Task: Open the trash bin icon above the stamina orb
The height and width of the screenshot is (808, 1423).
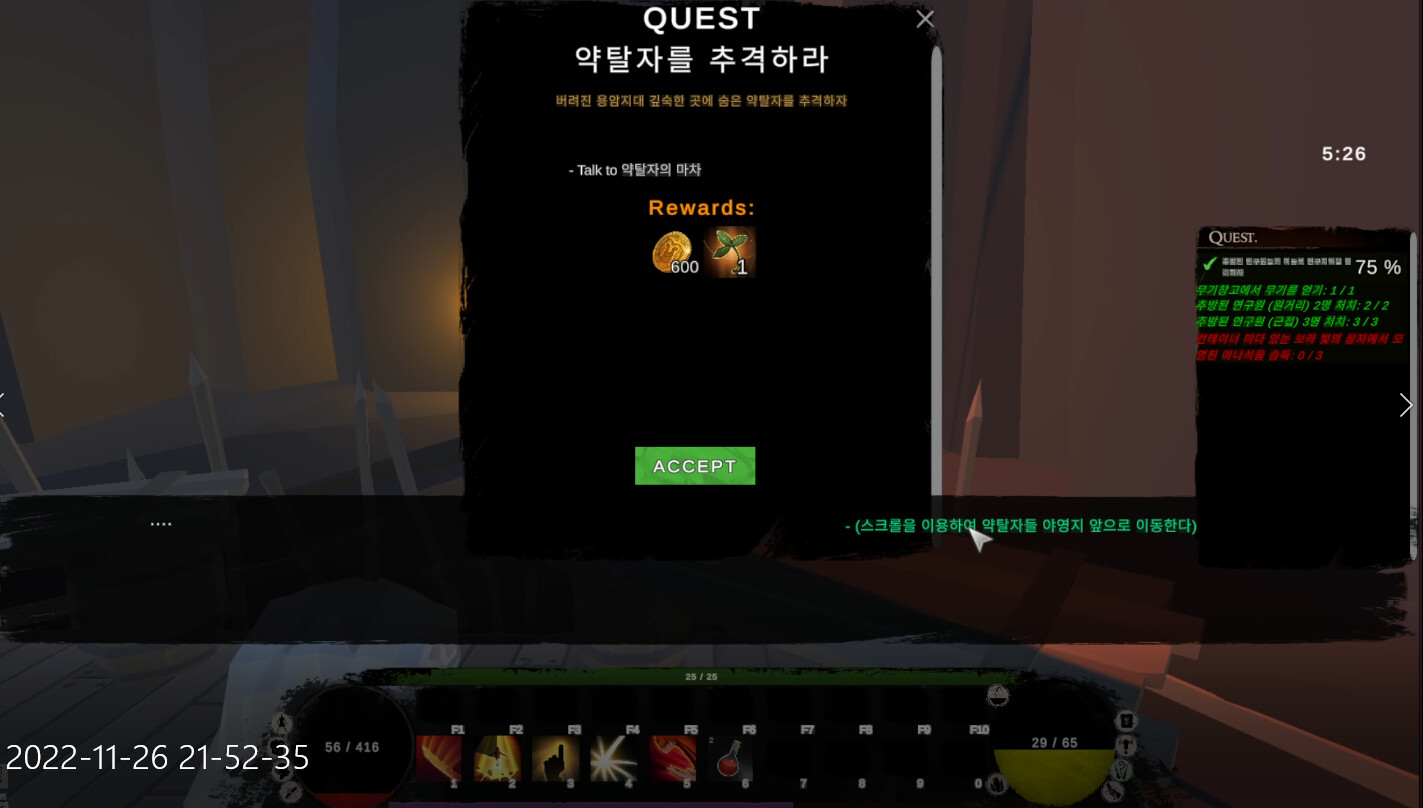Action: (x=1126, y=720)
